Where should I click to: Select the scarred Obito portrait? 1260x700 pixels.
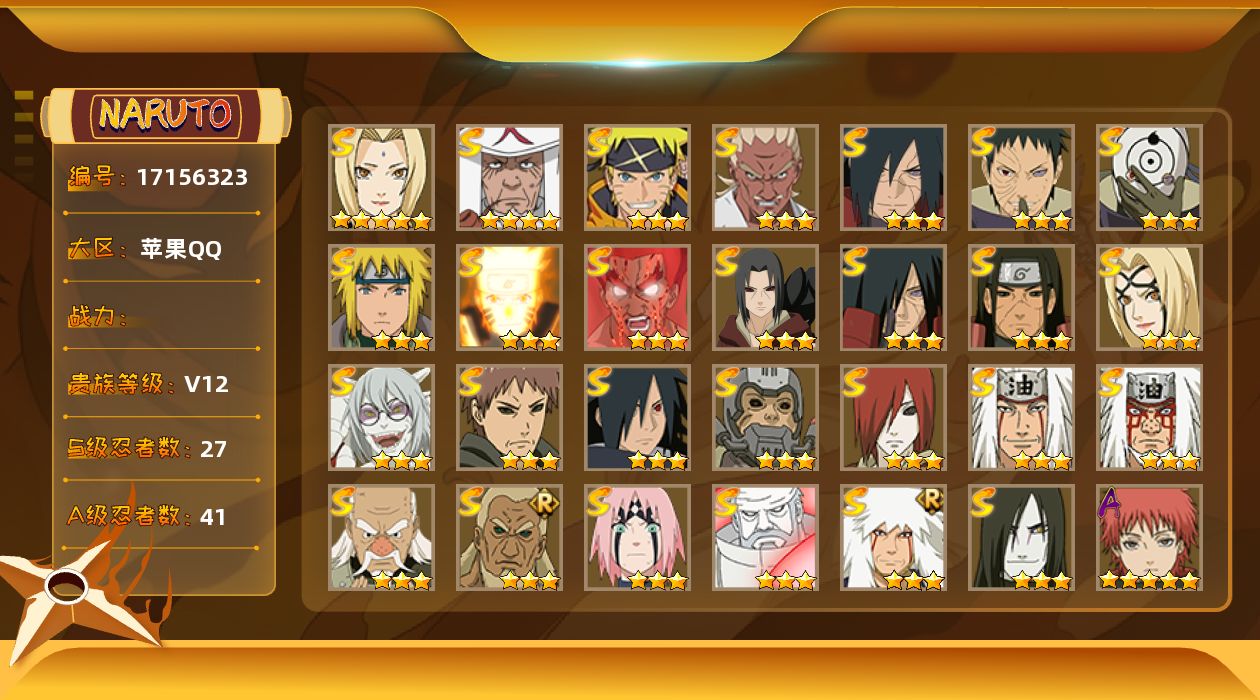point(1021,177)
